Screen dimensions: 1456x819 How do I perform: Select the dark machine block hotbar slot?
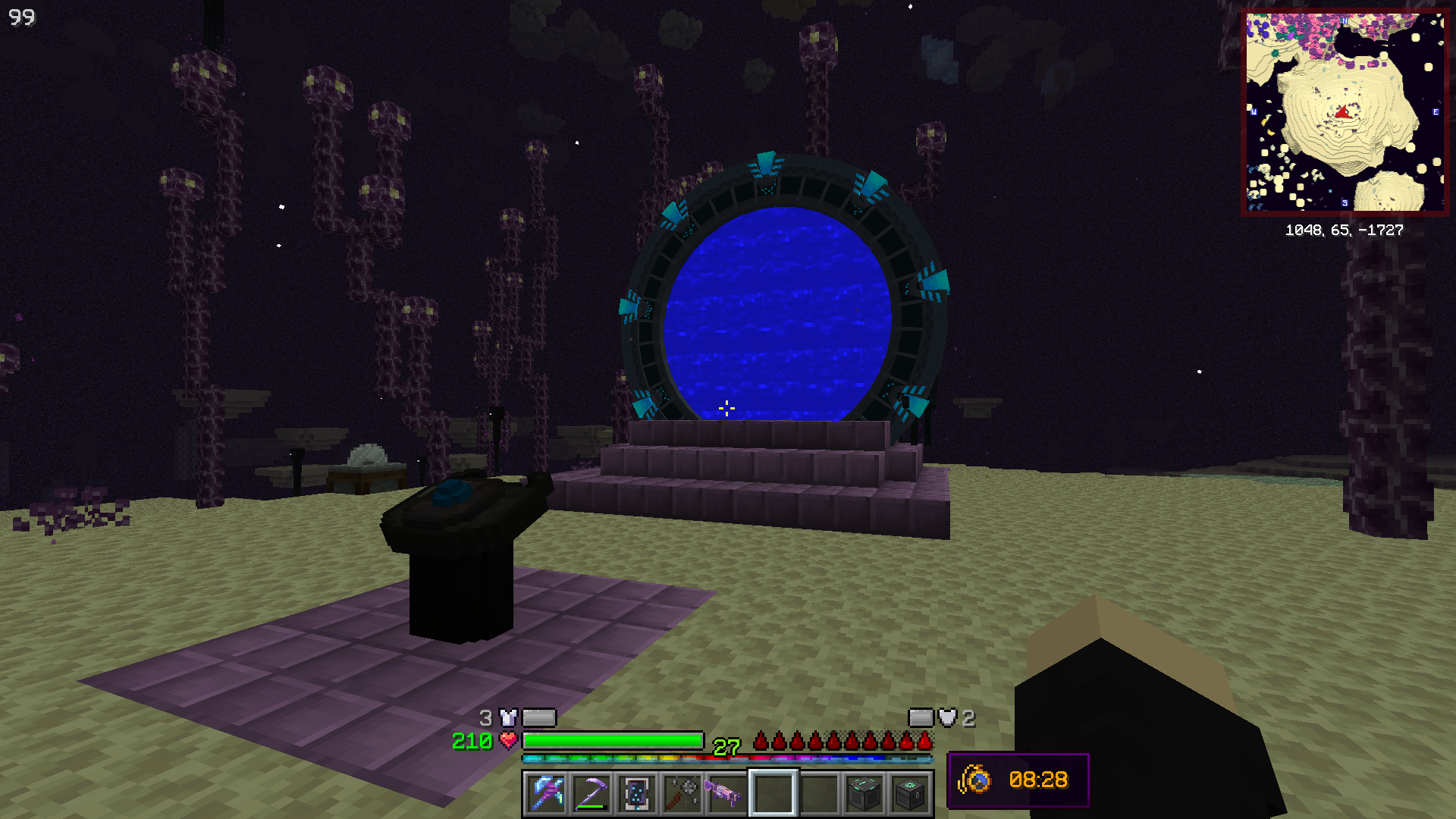pos(864,793)
